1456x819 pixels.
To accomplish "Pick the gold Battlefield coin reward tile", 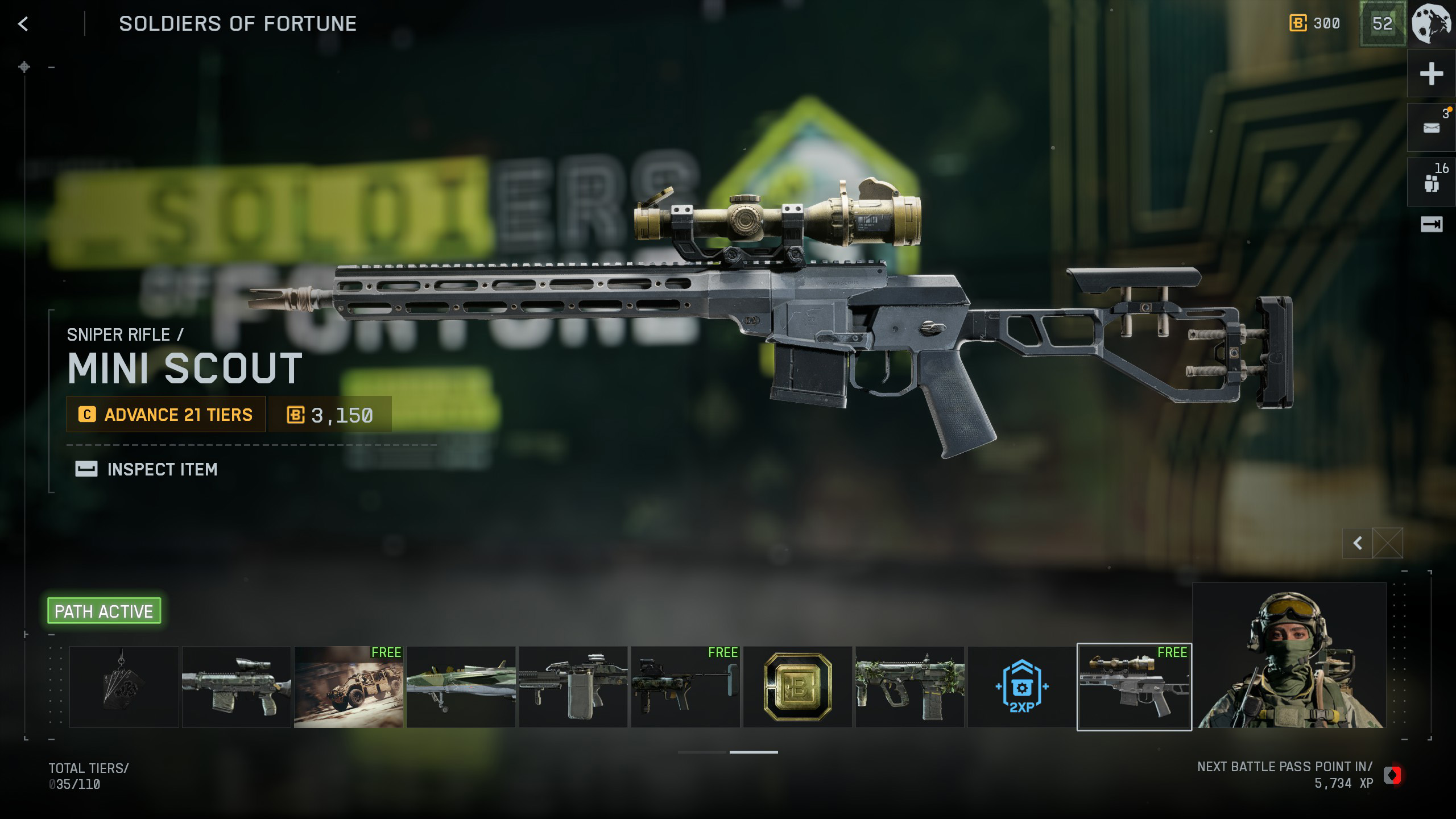I will point(797,687).
